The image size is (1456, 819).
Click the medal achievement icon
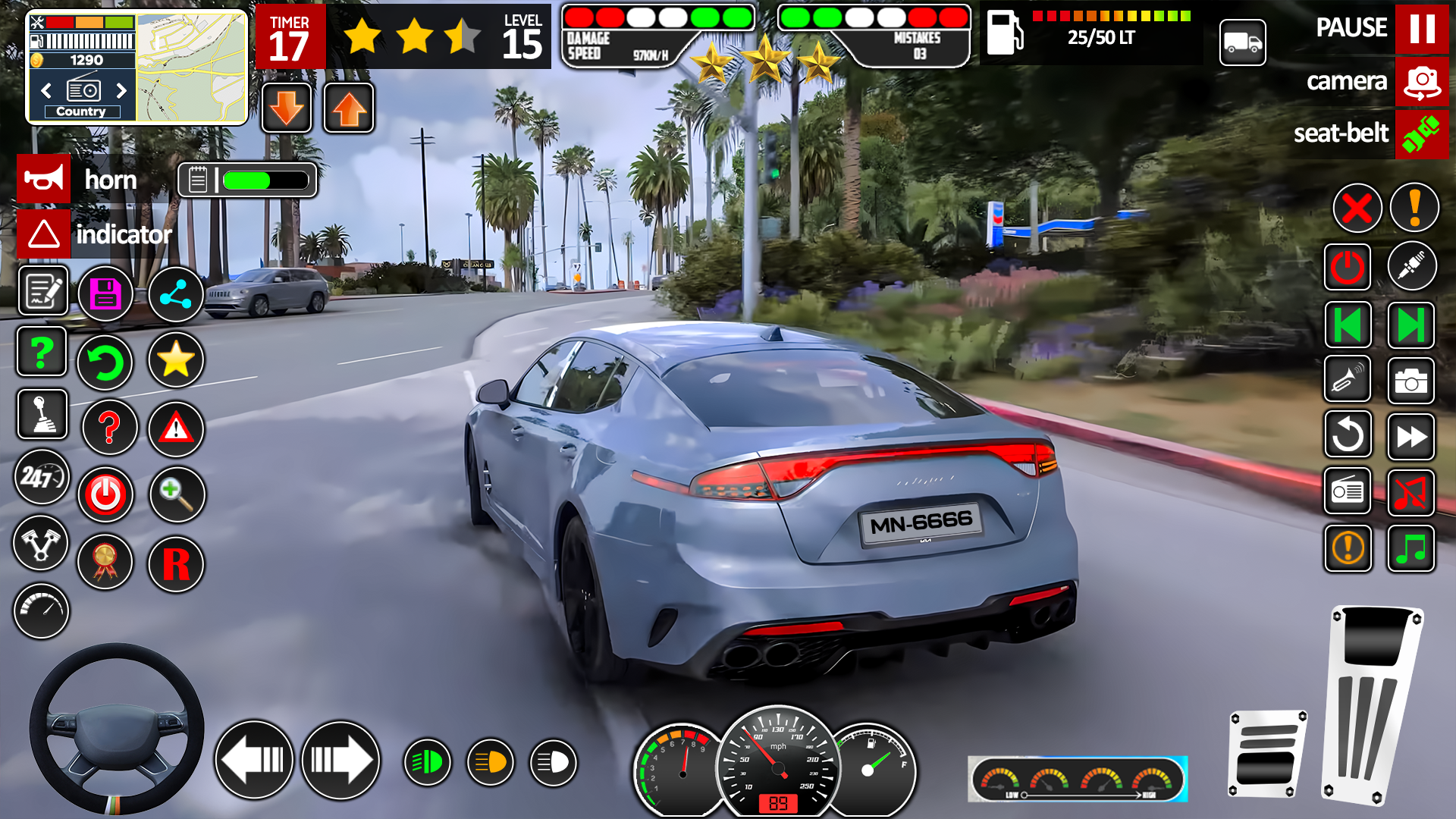pos(105,563)
